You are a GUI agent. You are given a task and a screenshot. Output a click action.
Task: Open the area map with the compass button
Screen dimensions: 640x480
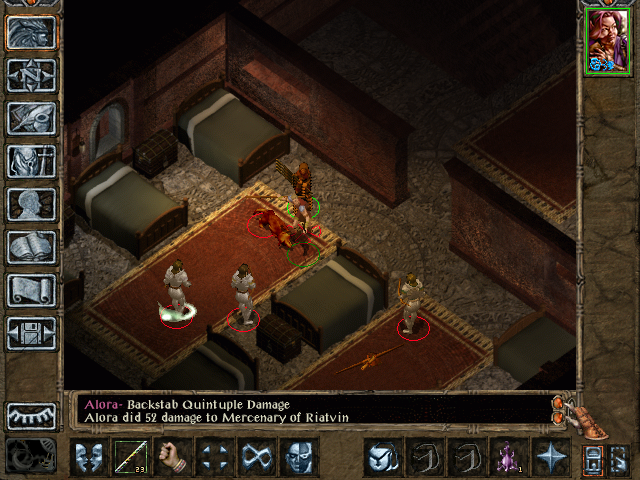tap(31, 76)
